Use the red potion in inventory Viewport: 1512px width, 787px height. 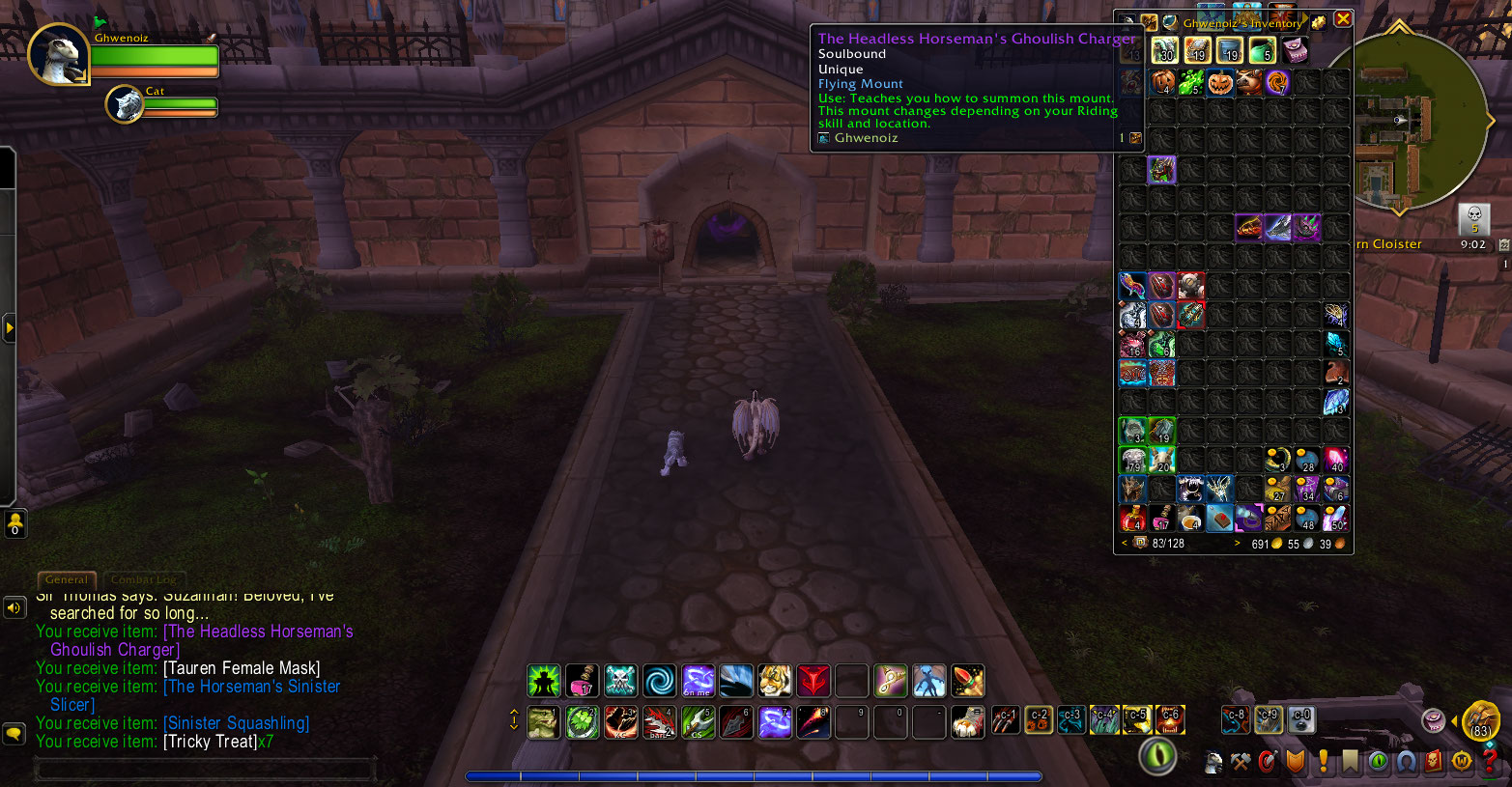tap(1132, 519)
